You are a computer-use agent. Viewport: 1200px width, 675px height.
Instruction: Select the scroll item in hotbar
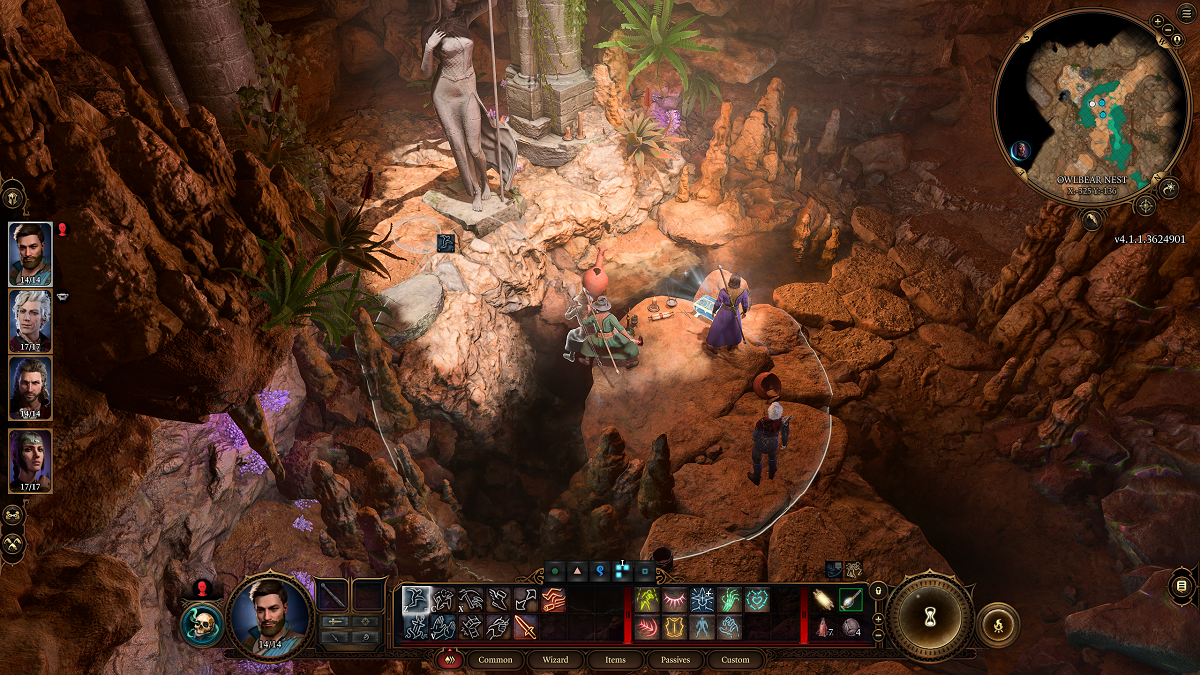825,599
